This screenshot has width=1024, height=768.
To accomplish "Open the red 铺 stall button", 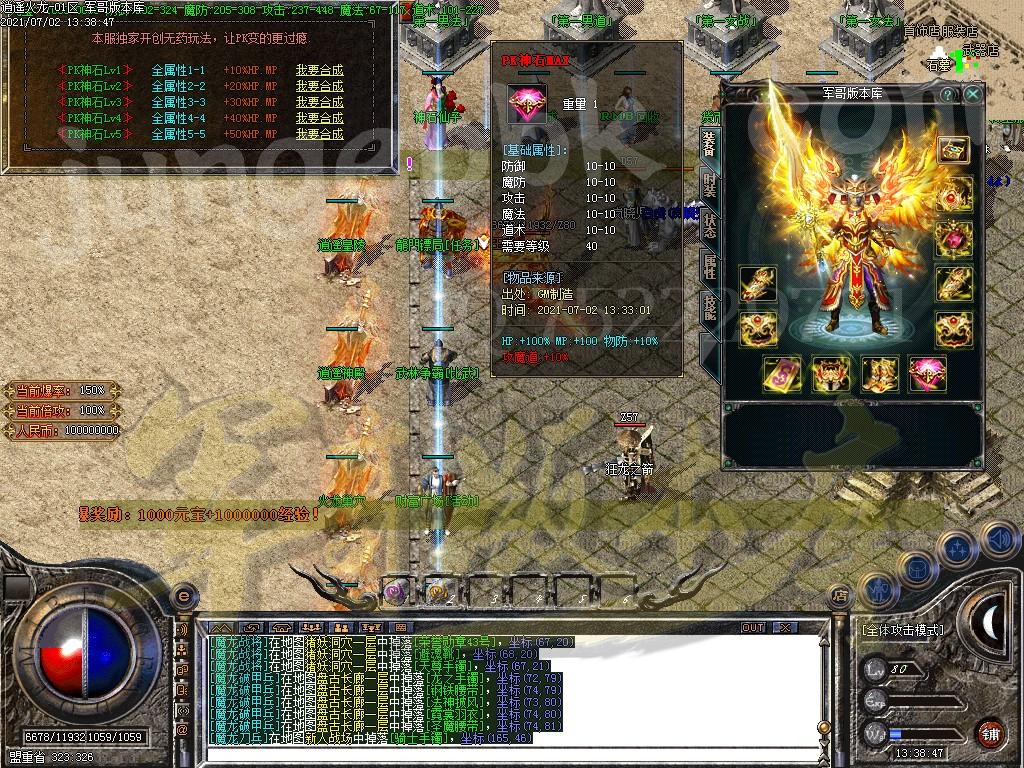I will pos(990,732).
